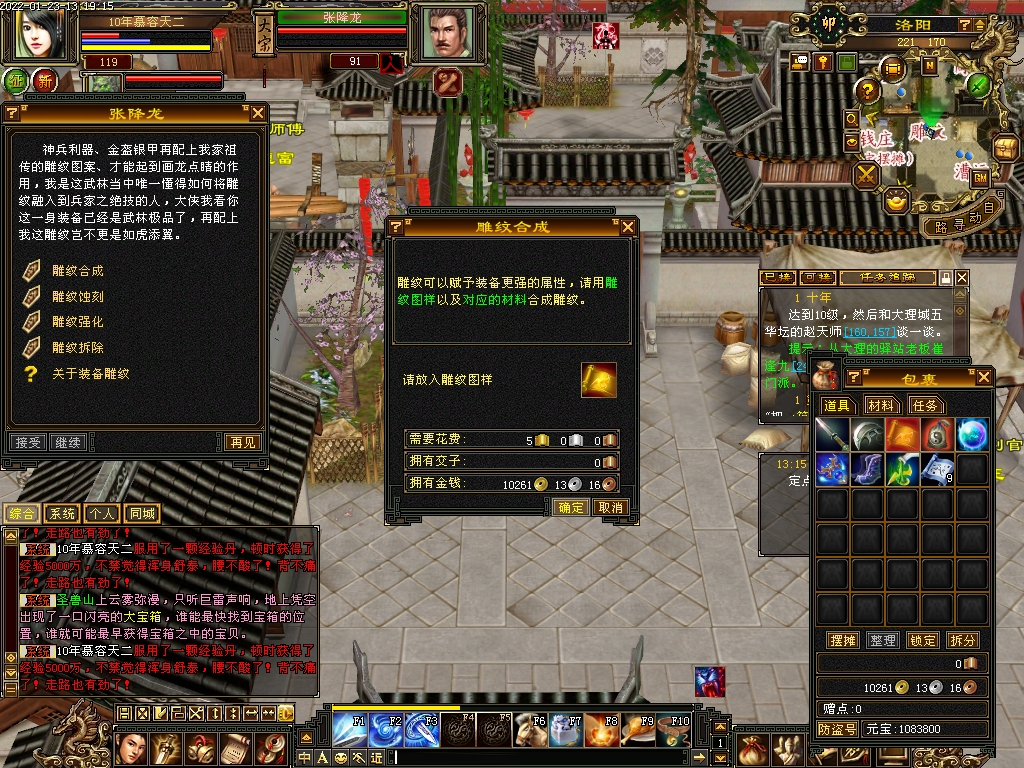Select 雕纹拆除 in the dialogue list
The image size is (1024, 768).
pyautogui.click(x=77, y=348)
